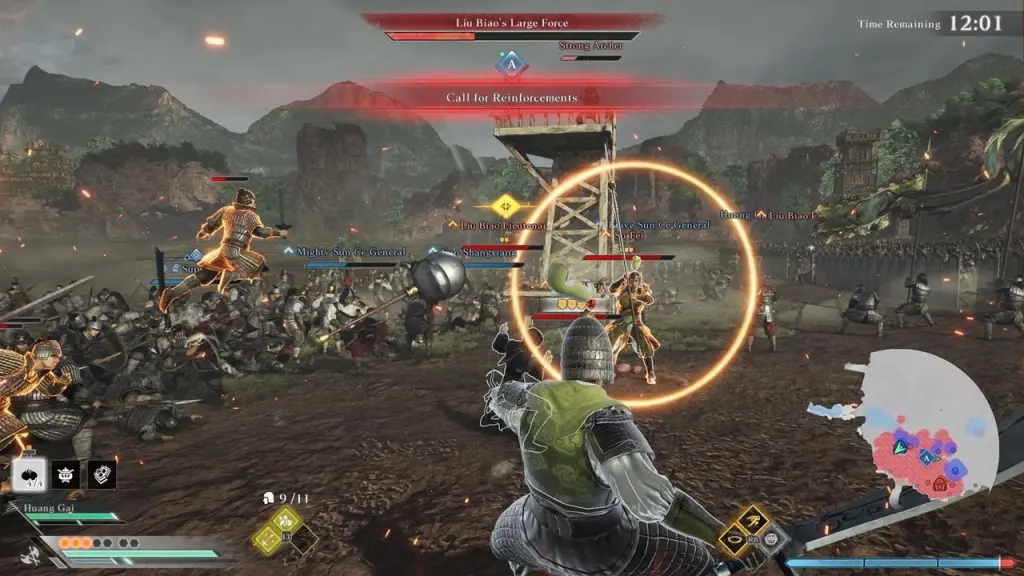
Task: Use the running figure battle art
Action: click(x=752, y=518)
